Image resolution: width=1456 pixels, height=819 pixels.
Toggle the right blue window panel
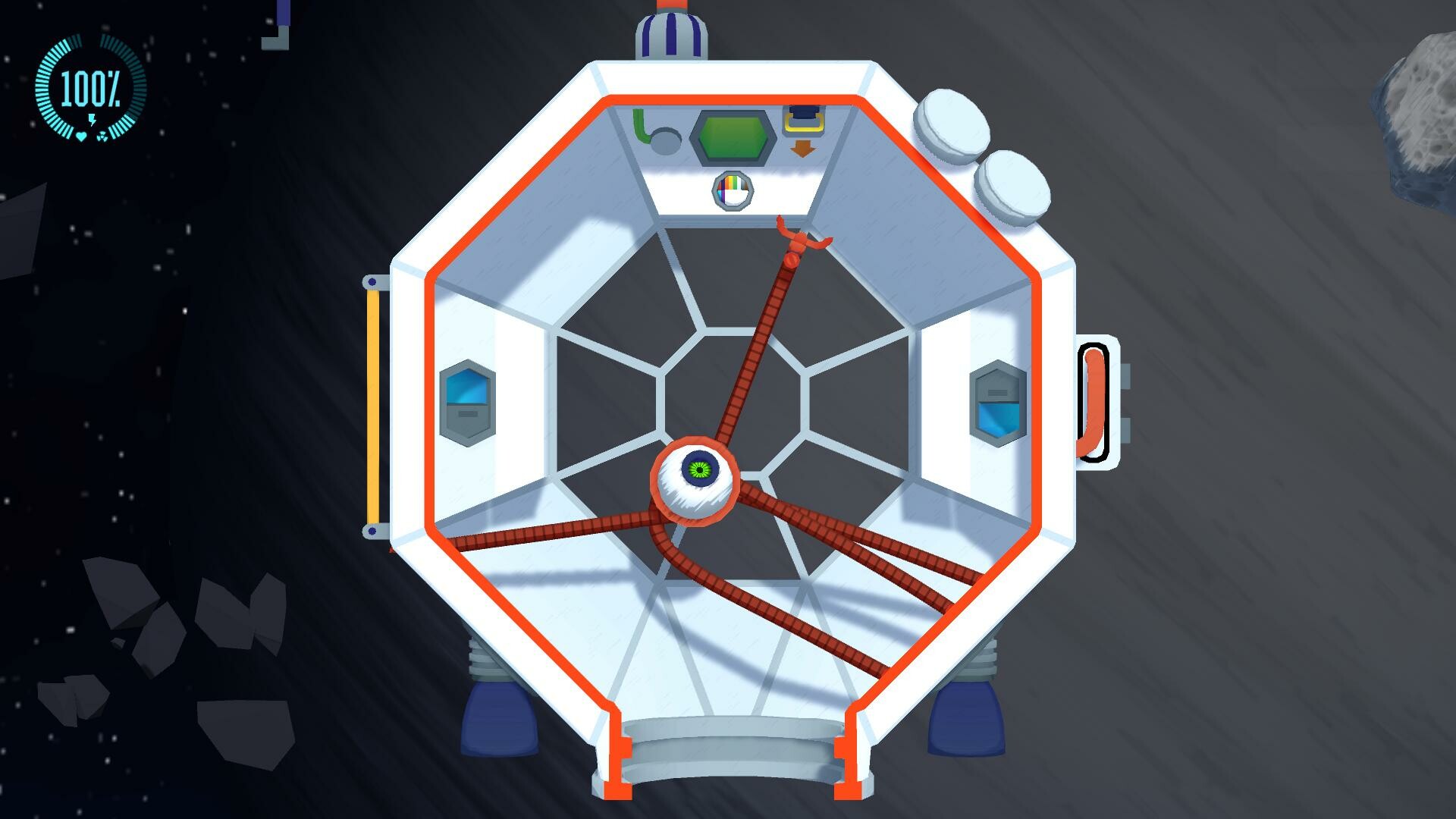tap(997, 398)
